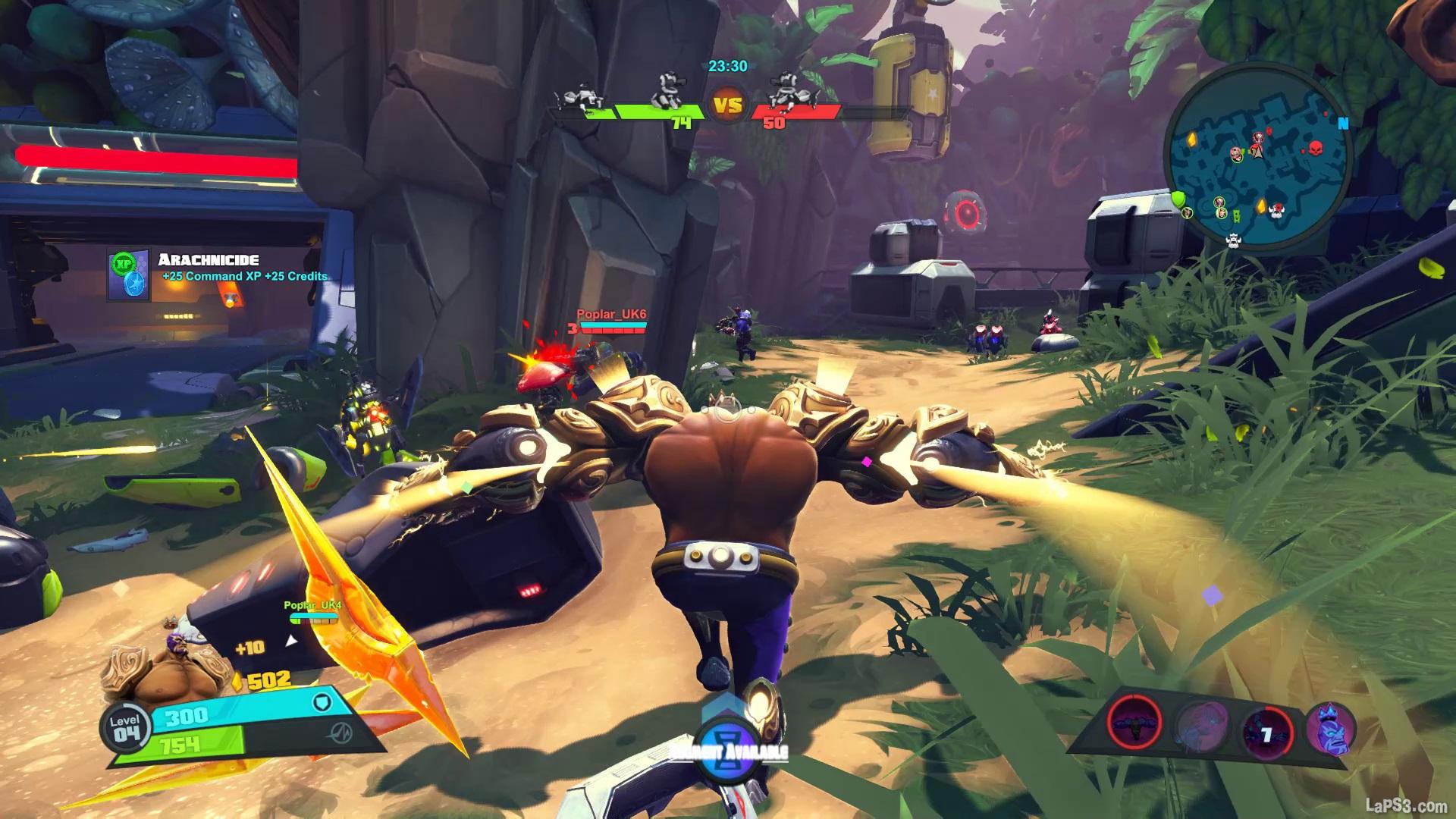Click the shield icon on the cyan bar
Image resolution: width=1456 pixels, height=819 pixels.
(x=322, y=703)
